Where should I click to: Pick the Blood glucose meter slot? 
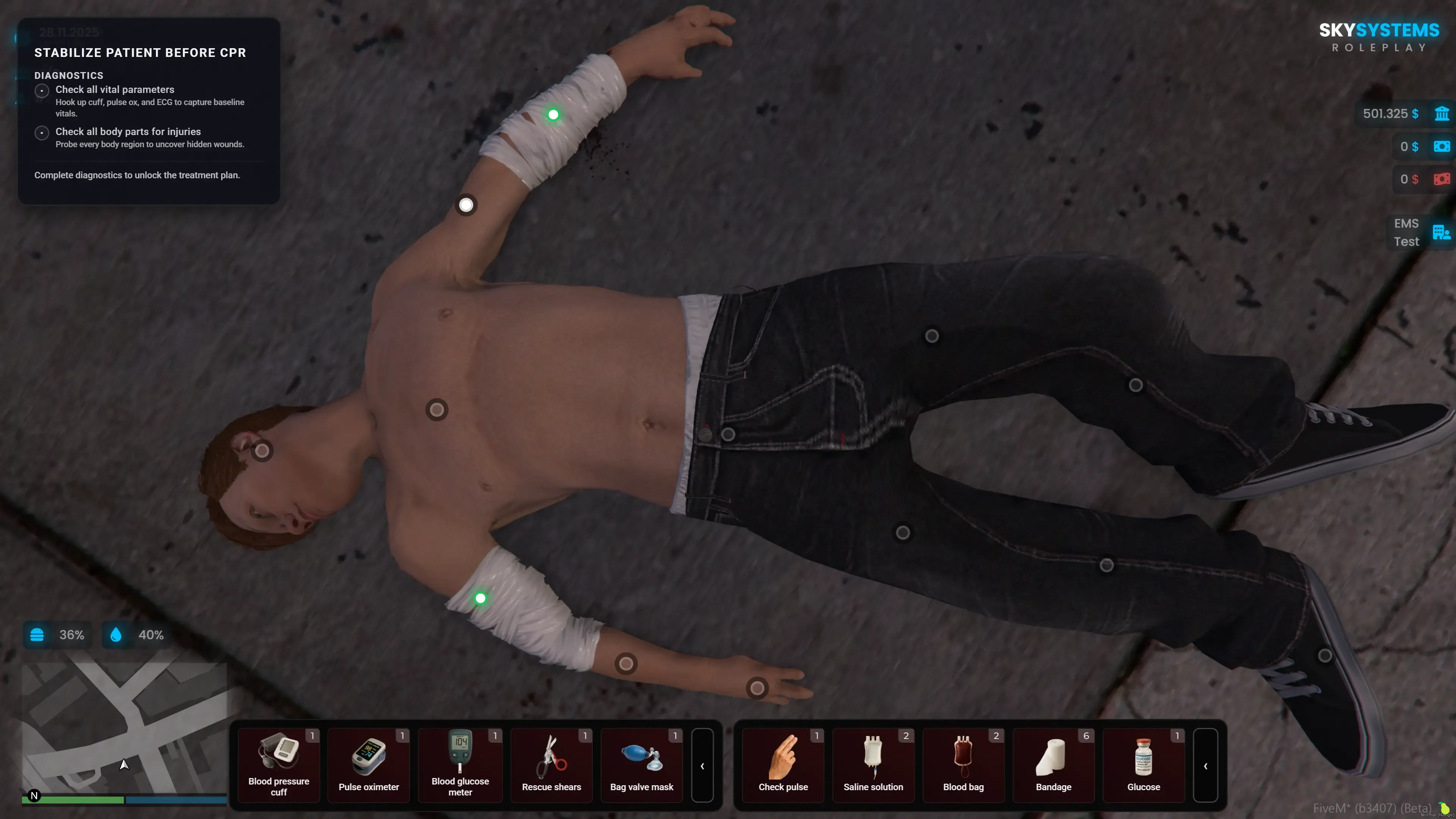point(460,765)
